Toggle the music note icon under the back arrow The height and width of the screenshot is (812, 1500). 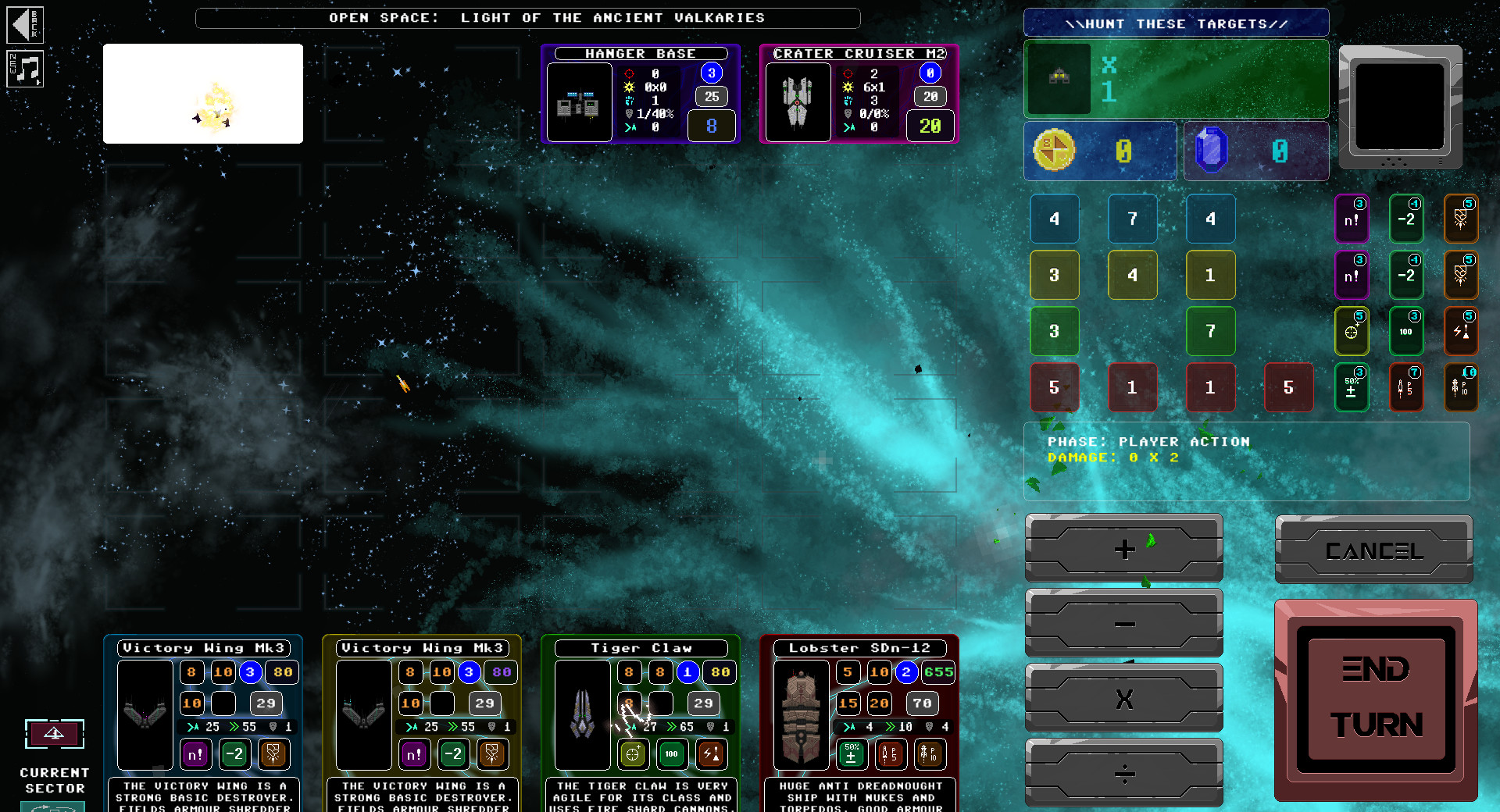point(25,69)
